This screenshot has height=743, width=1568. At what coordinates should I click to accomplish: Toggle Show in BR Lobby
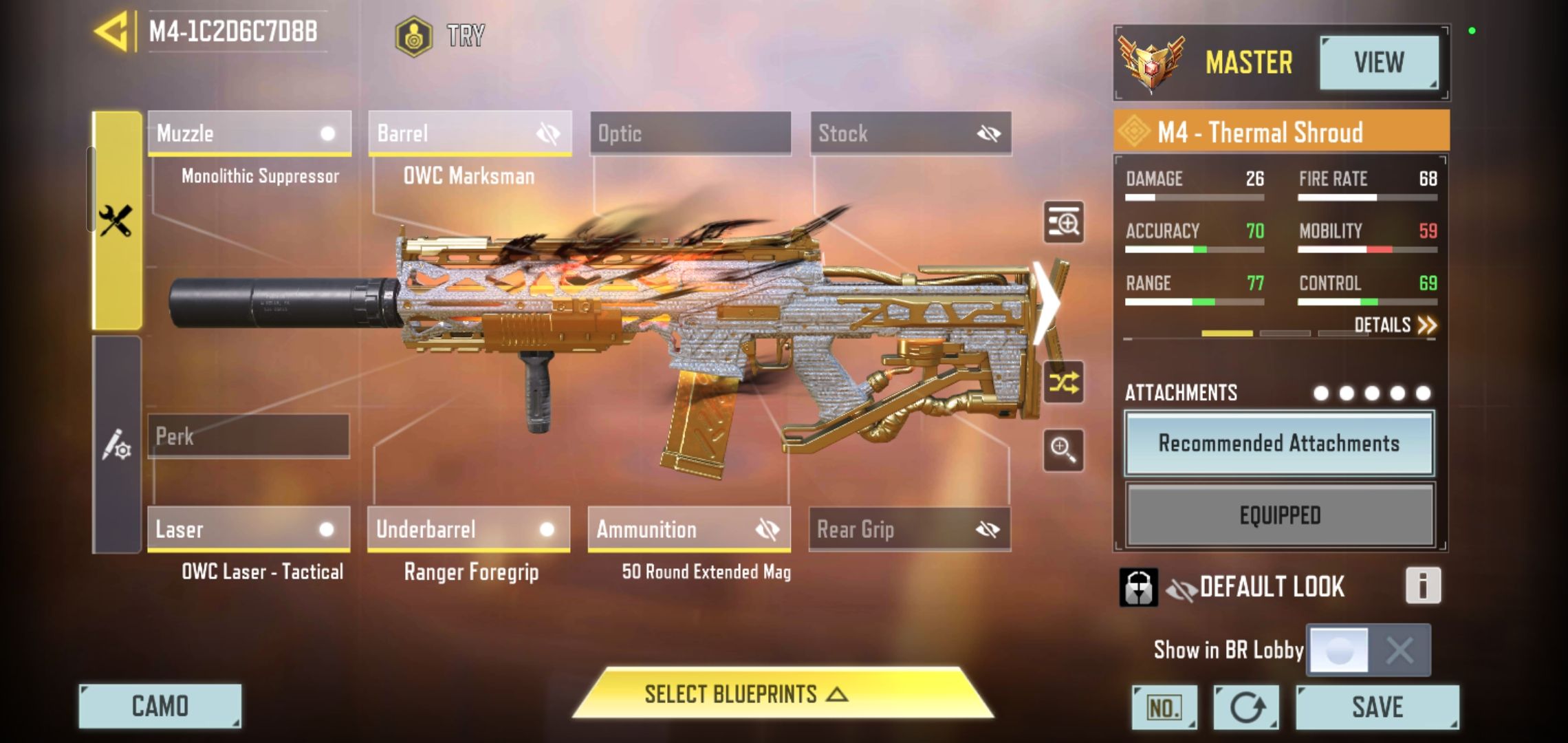(x=1369, y=650)
